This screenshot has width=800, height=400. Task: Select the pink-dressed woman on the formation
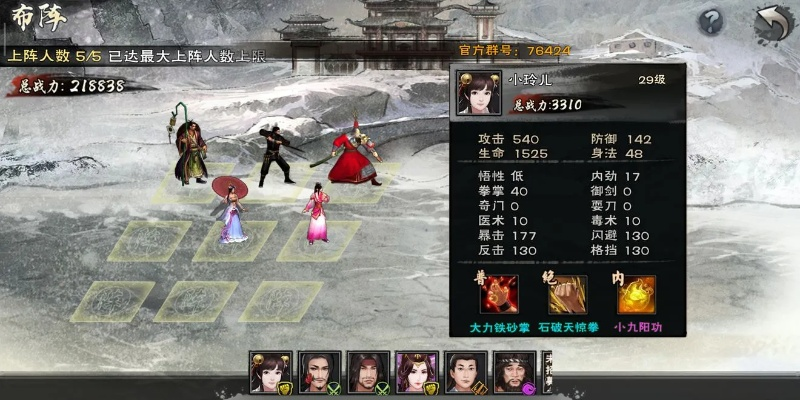(x=317, y=212)
